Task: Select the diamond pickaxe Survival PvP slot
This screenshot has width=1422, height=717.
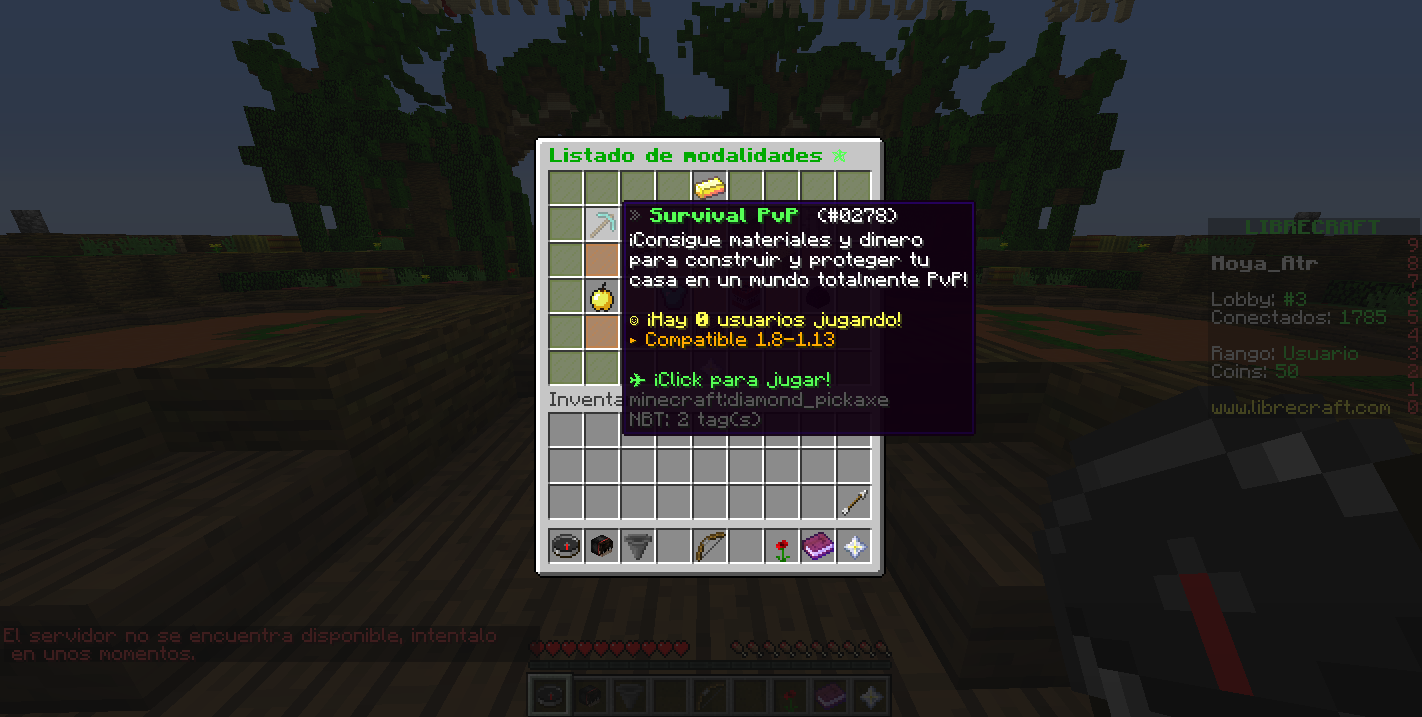Action: pos(602,223)
